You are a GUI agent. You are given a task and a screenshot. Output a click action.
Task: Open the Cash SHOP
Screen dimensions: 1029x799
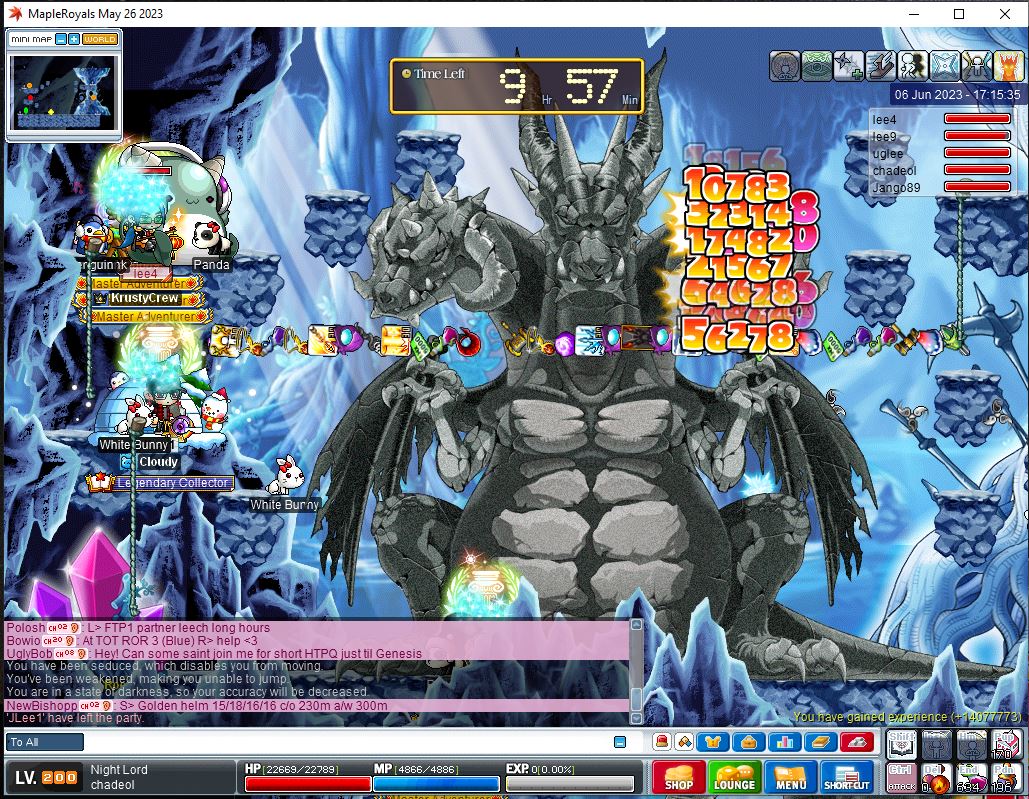[678, 777]
